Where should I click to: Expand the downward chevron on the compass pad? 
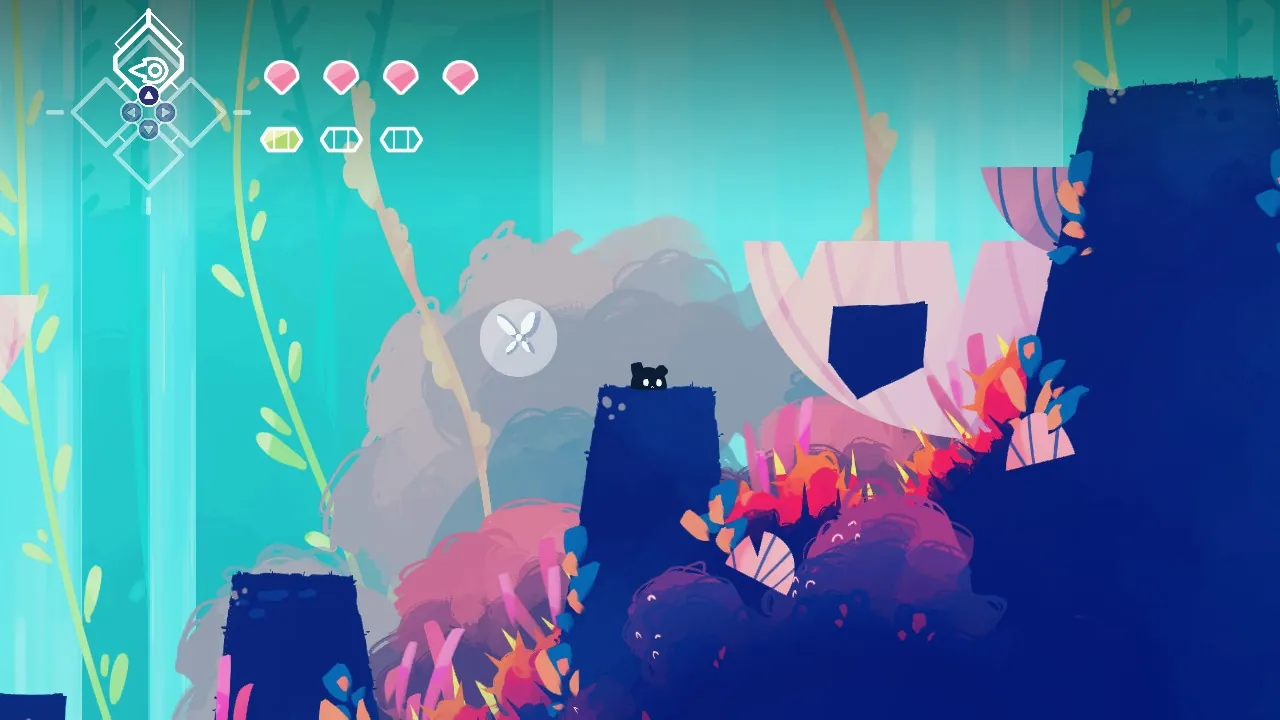148,128
